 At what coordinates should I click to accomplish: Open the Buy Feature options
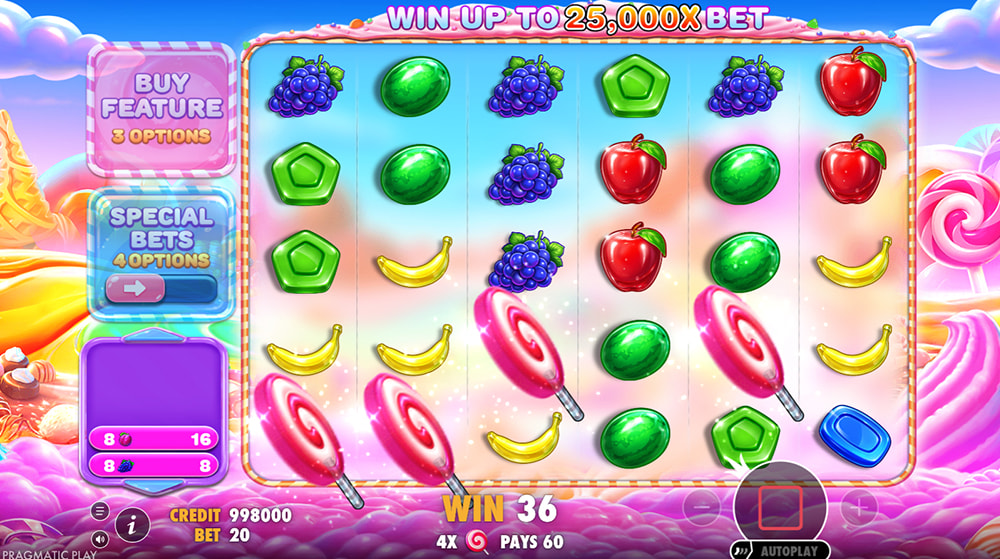162,107
